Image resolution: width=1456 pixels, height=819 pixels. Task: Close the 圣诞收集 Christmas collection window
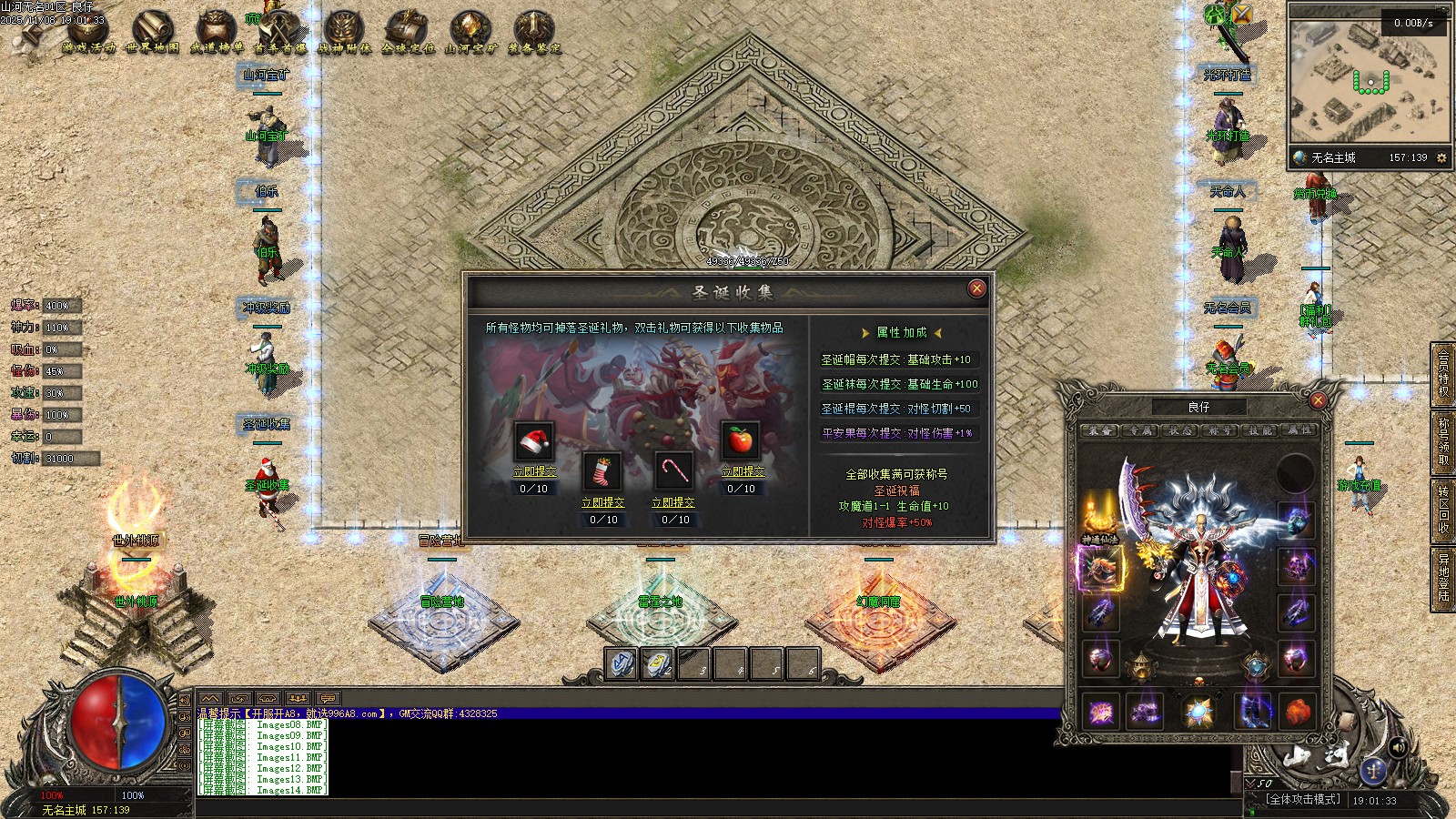pyautogui.click(x=976, y=288)
